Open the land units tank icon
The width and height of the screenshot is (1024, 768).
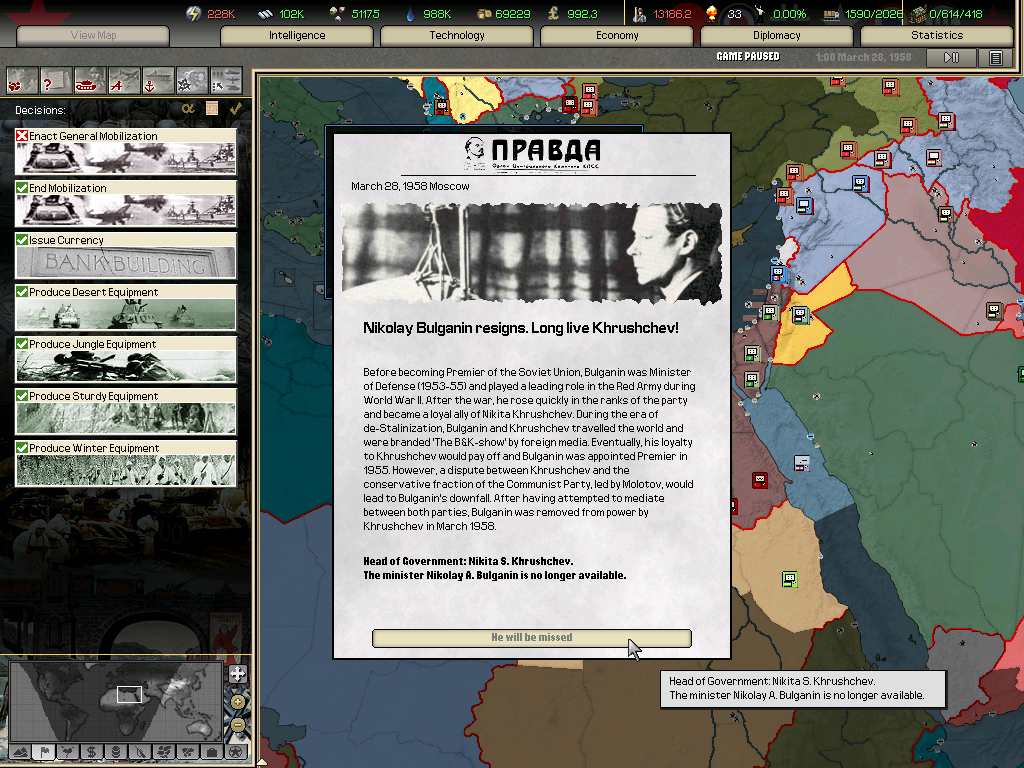pos(90,79)
